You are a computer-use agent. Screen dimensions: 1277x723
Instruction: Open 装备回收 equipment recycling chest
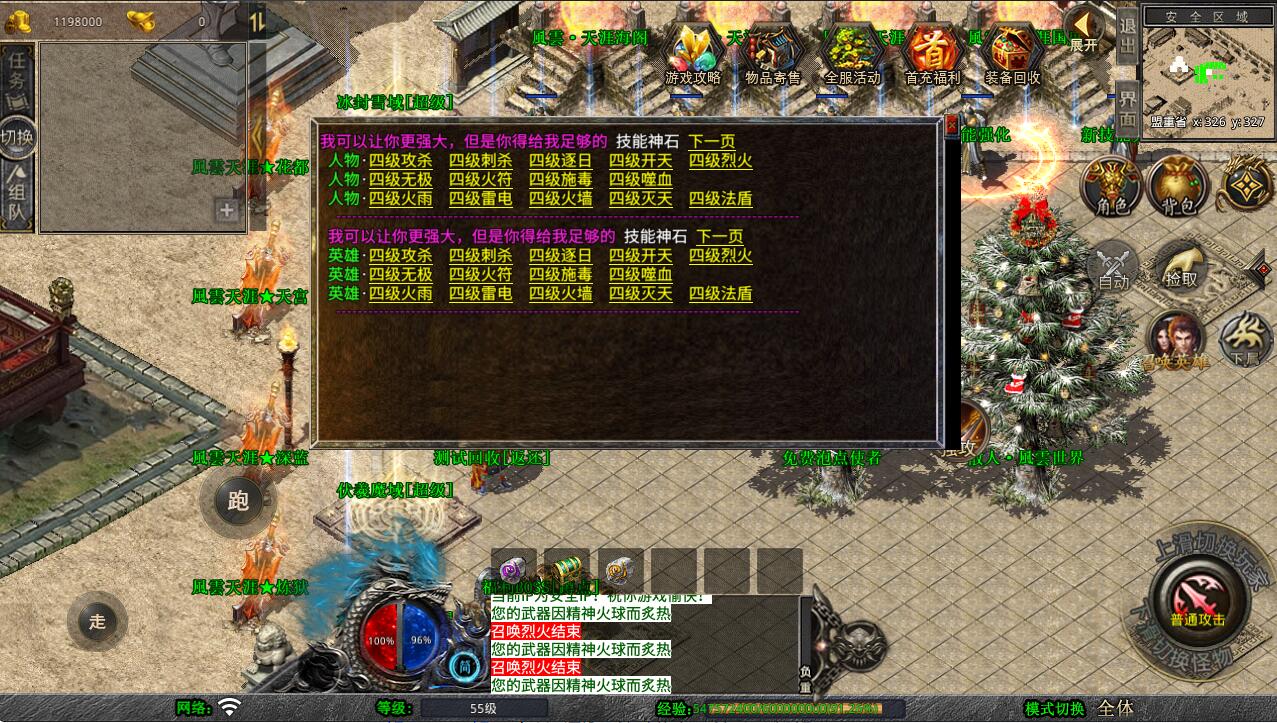tap(1012, 54)
